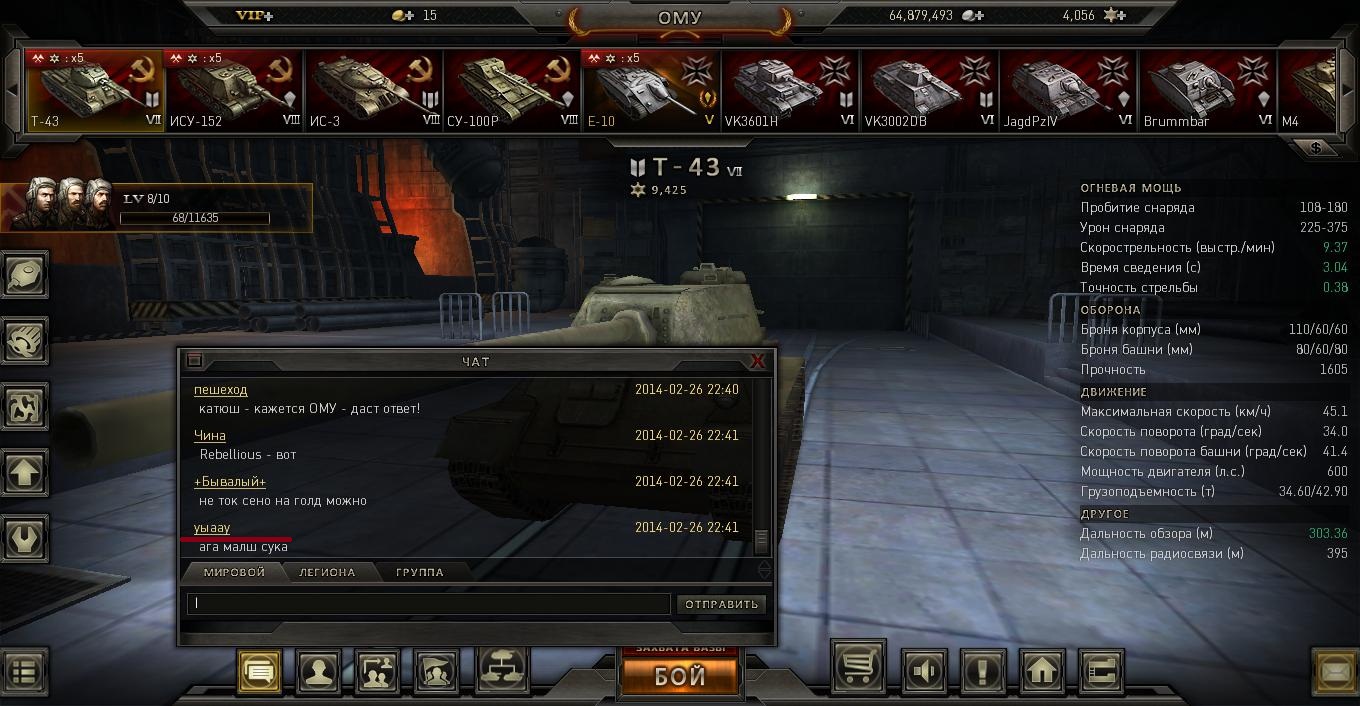Image resolution: width=1360 pixels, height=706 pixels.
Task: Click the chat message input field
Action: click(428, 603)
